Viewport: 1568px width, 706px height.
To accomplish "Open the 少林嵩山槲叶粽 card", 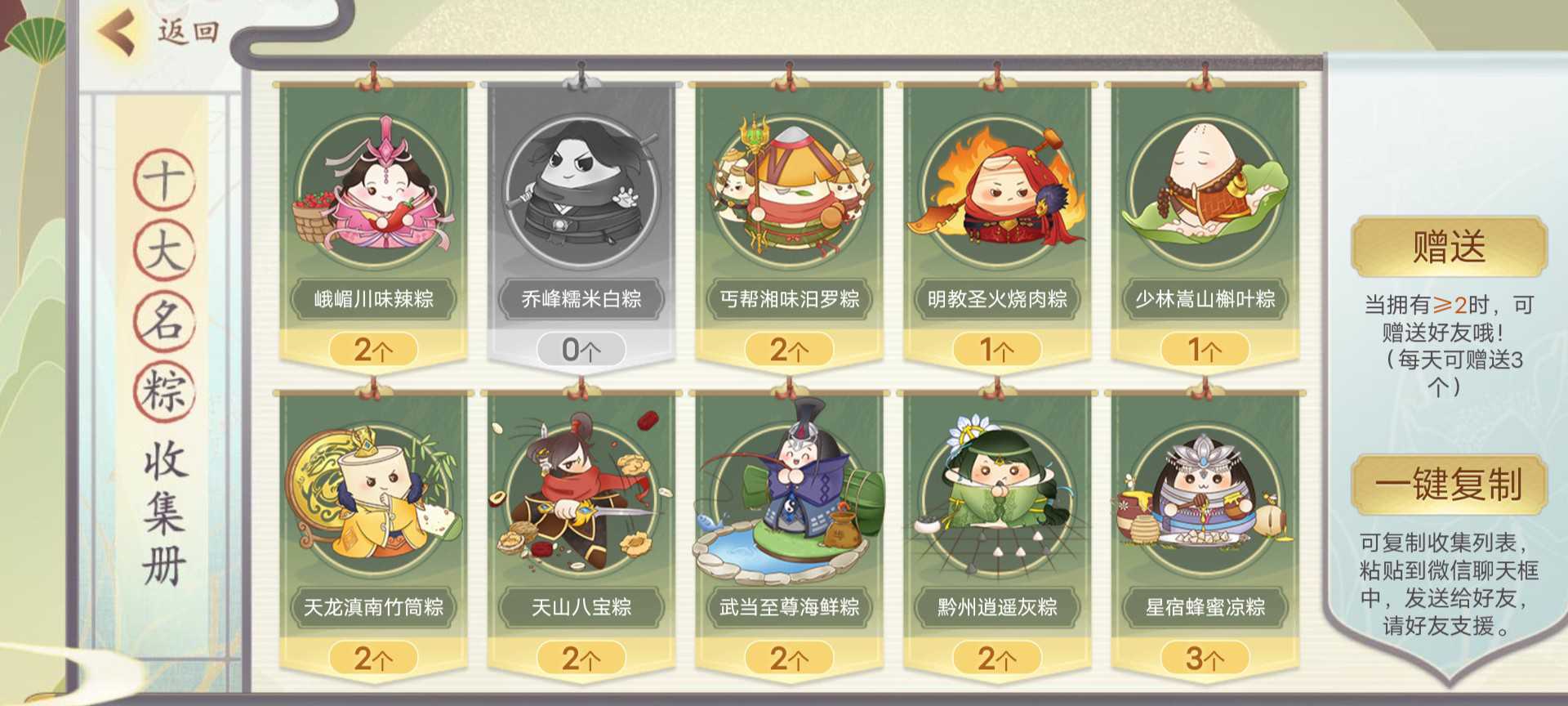I will 1205,221.
